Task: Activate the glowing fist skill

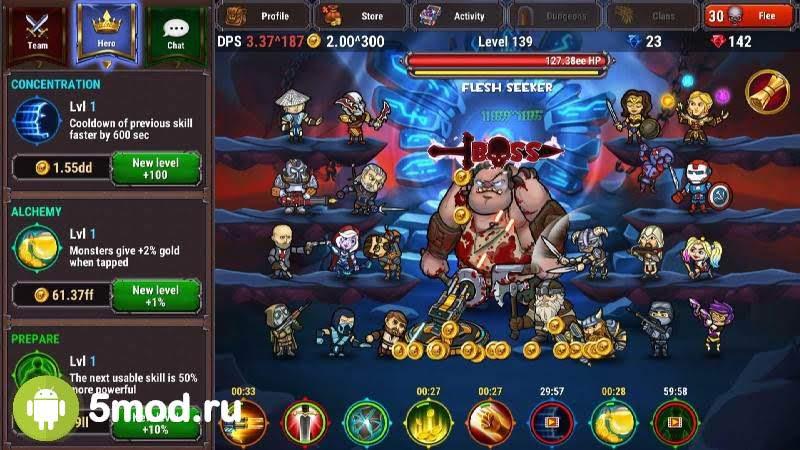Action: 490,423
